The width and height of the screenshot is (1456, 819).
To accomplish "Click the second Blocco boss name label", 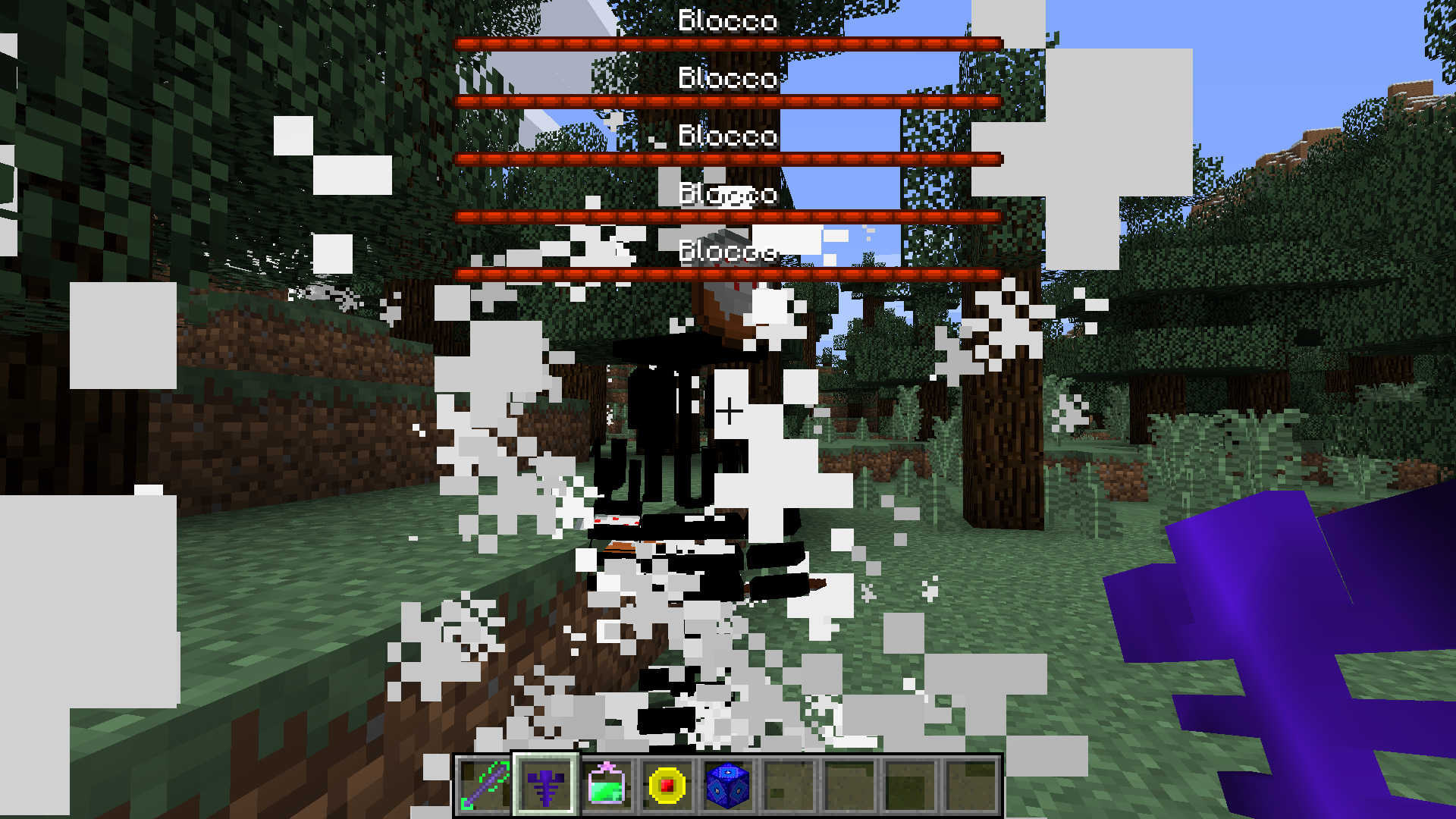I will click(728, 79).
